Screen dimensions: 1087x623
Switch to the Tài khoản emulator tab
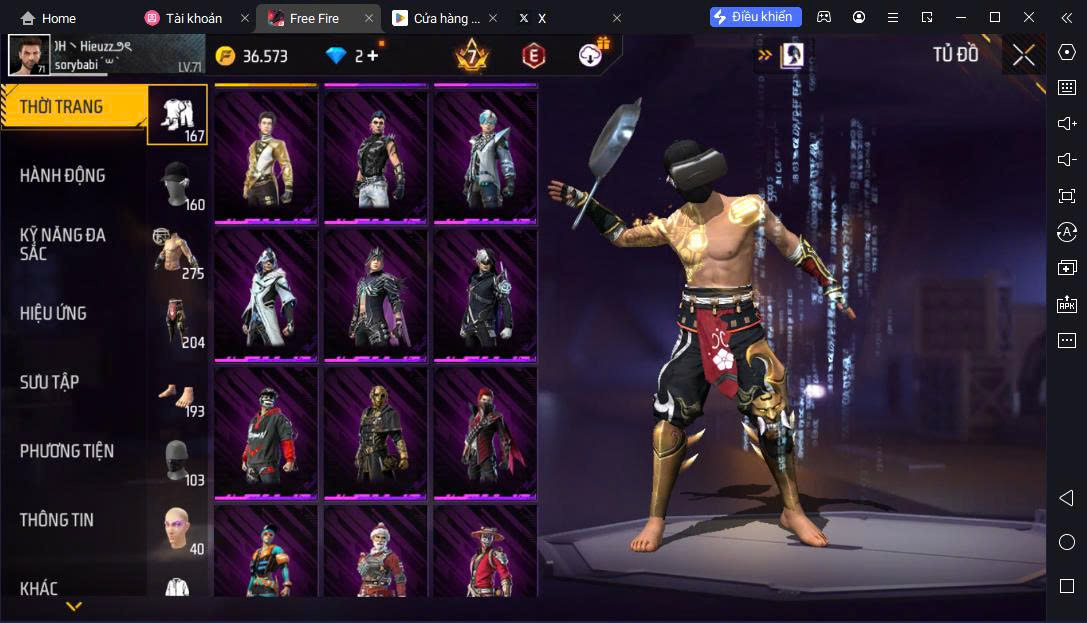pyautogui.click(x=194, y=18)
